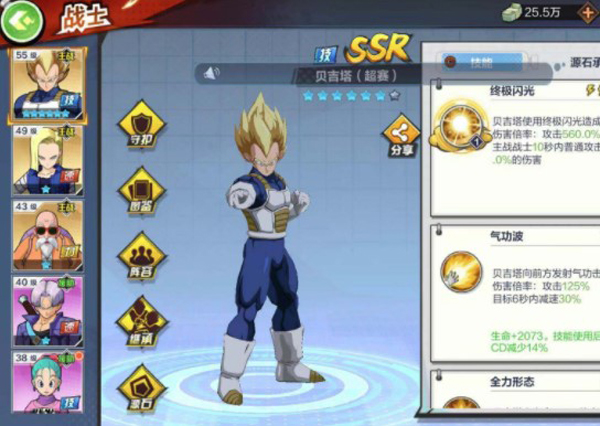The width and height of the screenshot is (600, 426).
Task: Add currency with the plus button
Action: pos(583,12)
